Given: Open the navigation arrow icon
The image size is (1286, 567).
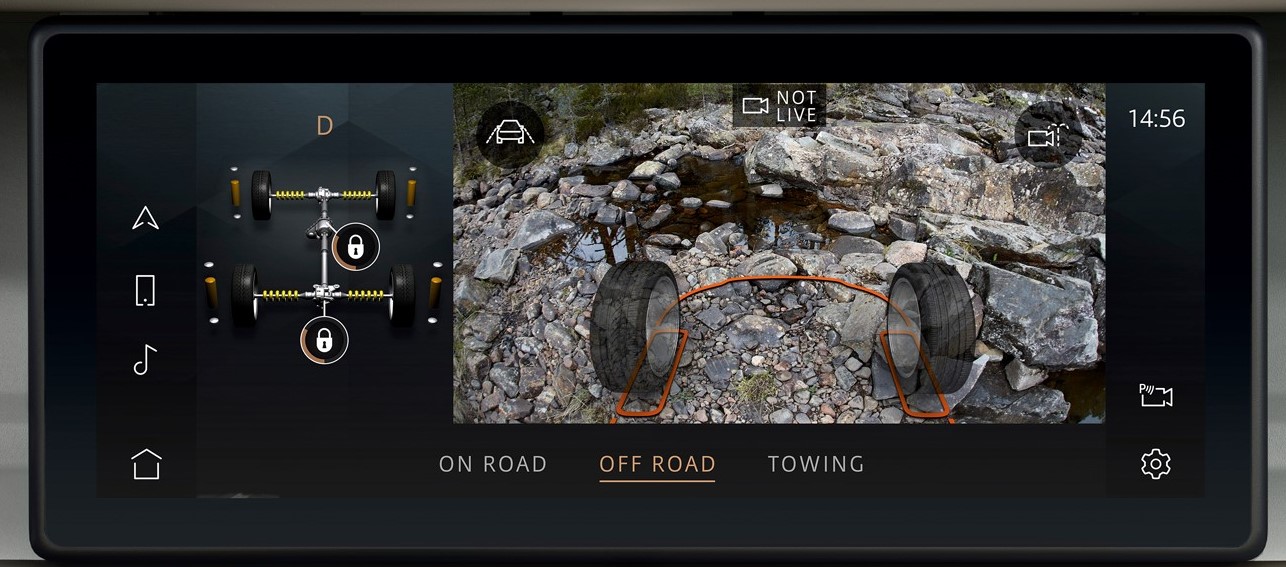Looking at the screenshot, I should click(x=146, y=218).
